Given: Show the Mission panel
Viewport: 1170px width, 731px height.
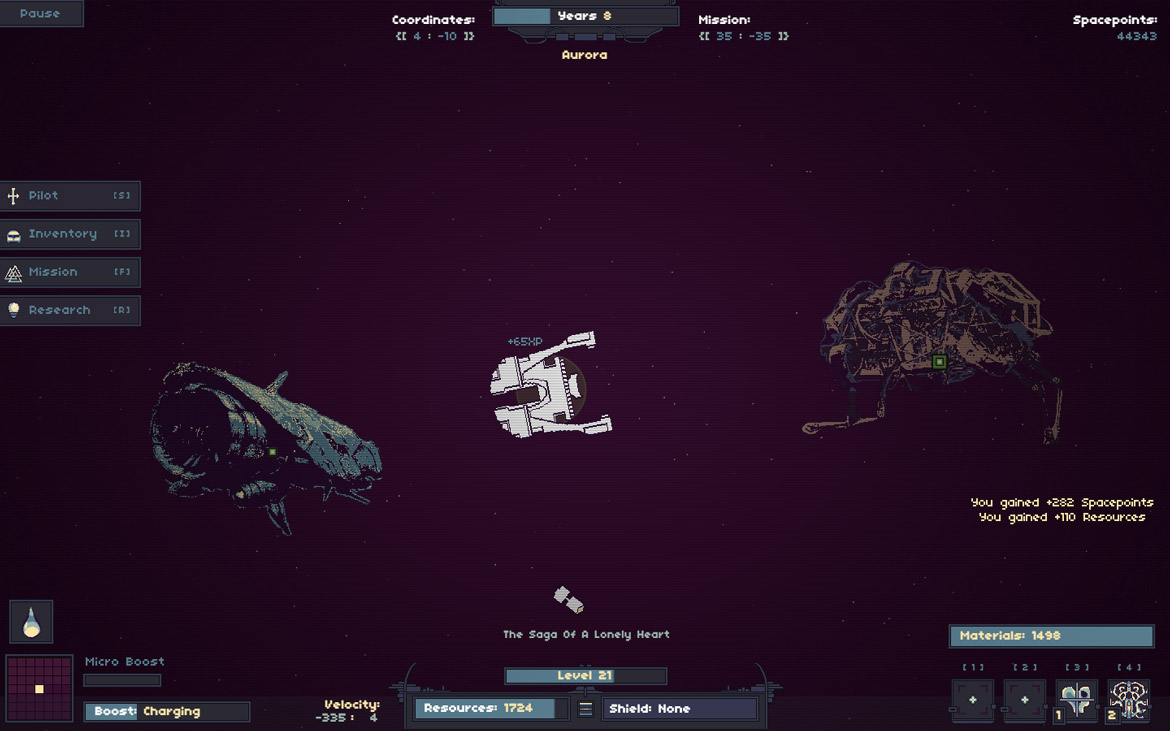Looking at the screenshot, I should point(70,272).
